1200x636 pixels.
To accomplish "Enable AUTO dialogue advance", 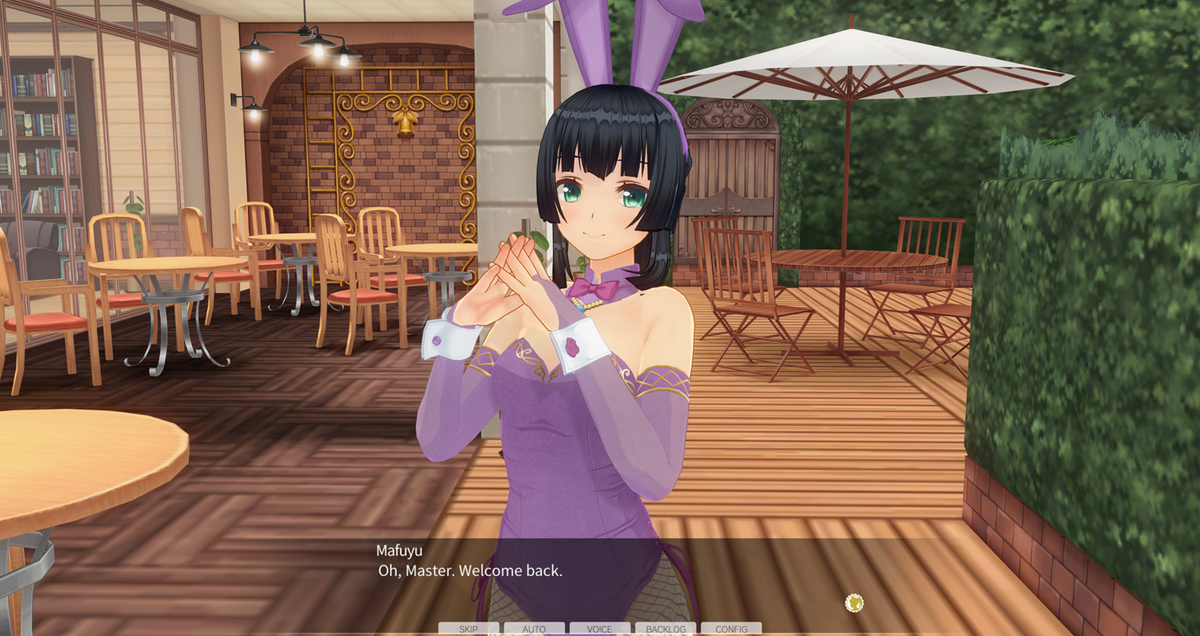I will [534, 629].
